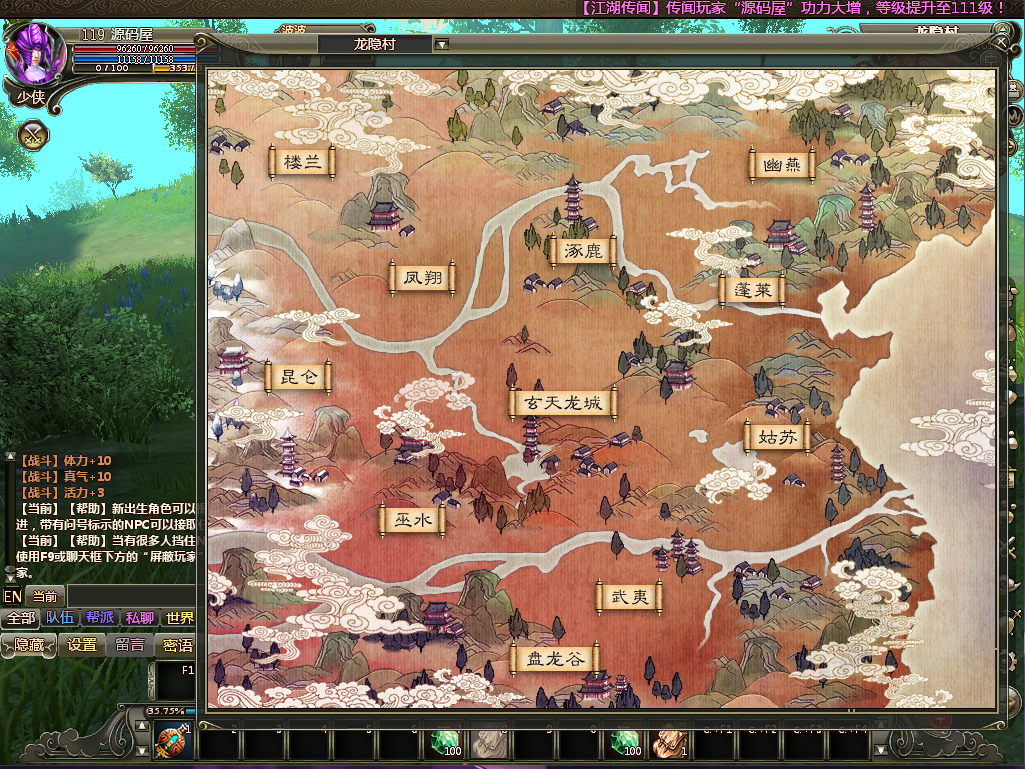This screenshot has width=1025, height=769.
Task: Open chat 设置 settings button
Action: click(82, 645)
